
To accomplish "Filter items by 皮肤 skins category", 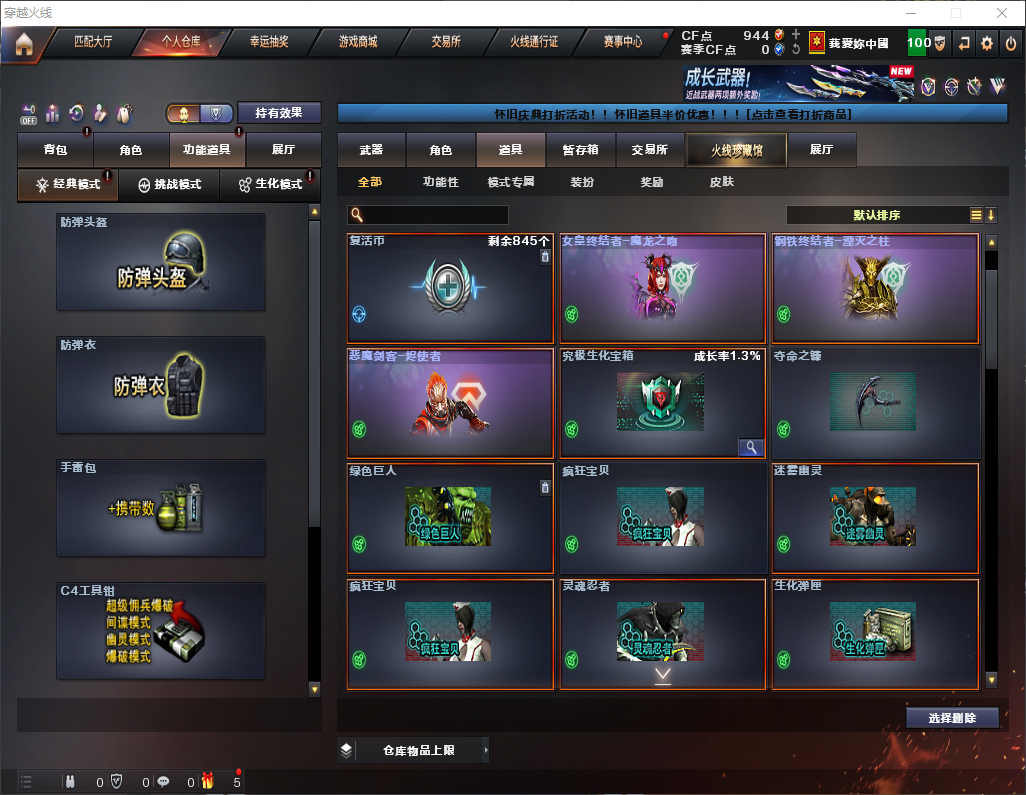I will (x=721, y=182).
